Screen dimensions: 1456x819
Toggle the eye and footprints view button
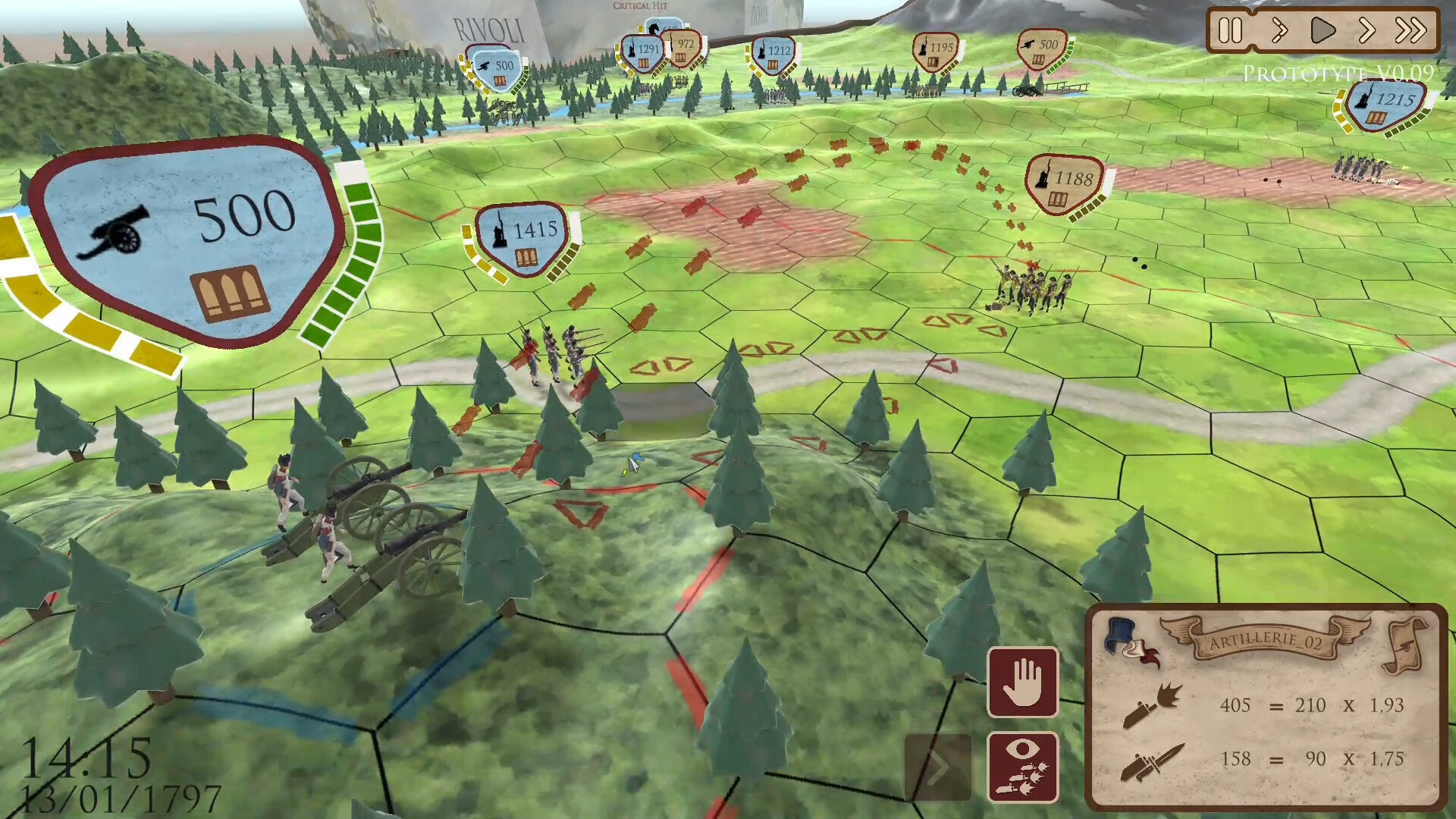[x=1022, y=767]
